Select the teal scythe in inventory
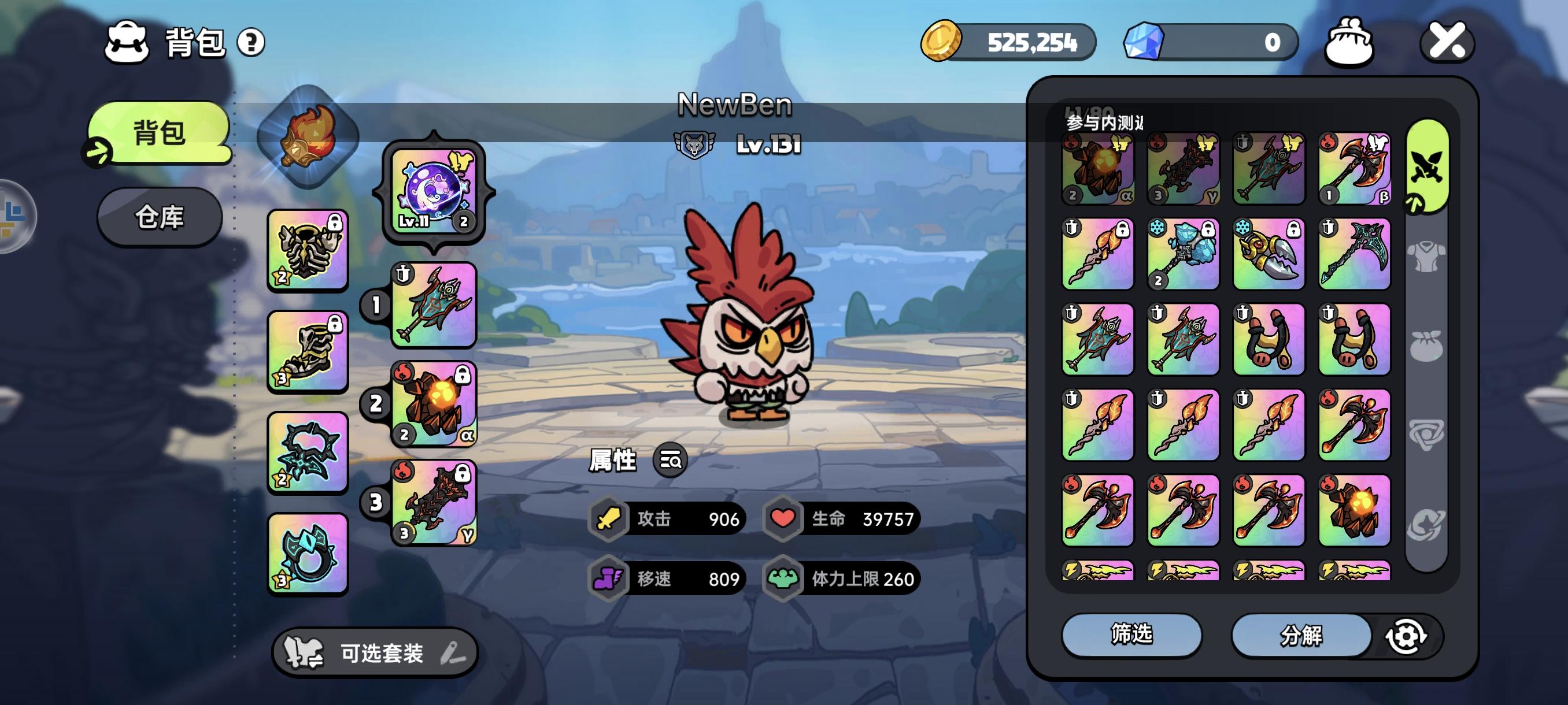Screen dimensions: 1568x705 coord(1354,254)
